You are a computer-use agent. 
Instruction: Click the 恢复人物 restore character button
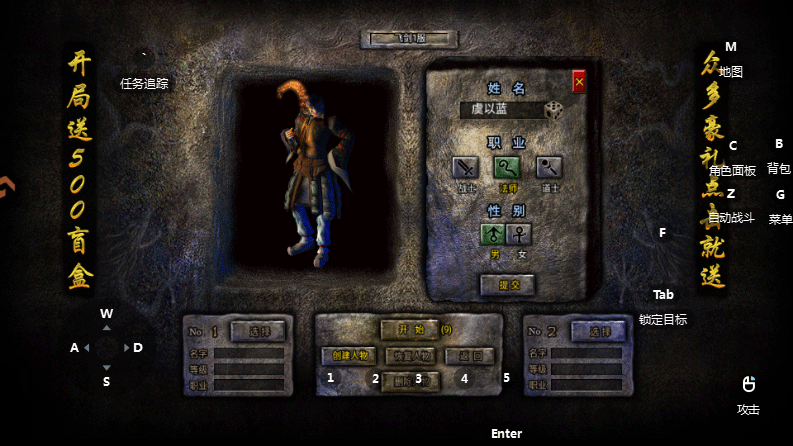click(410, 355)
